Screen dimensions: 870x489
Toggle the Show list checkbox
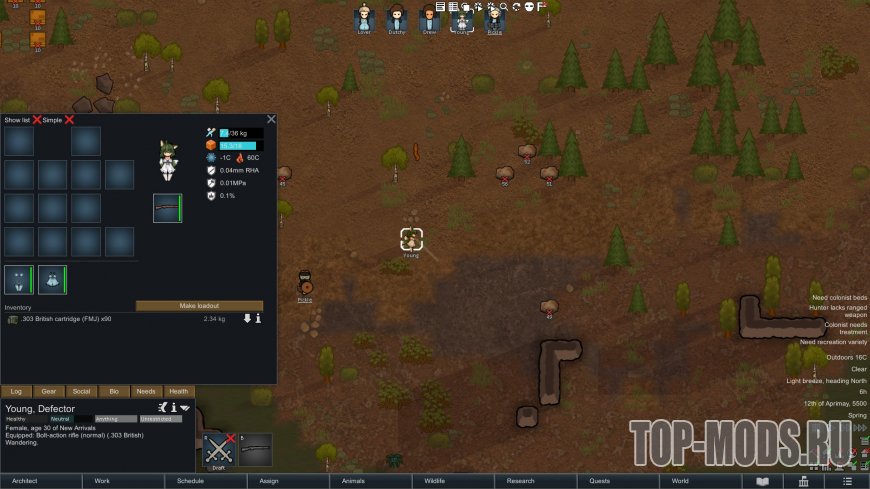[x=37, y=120]
